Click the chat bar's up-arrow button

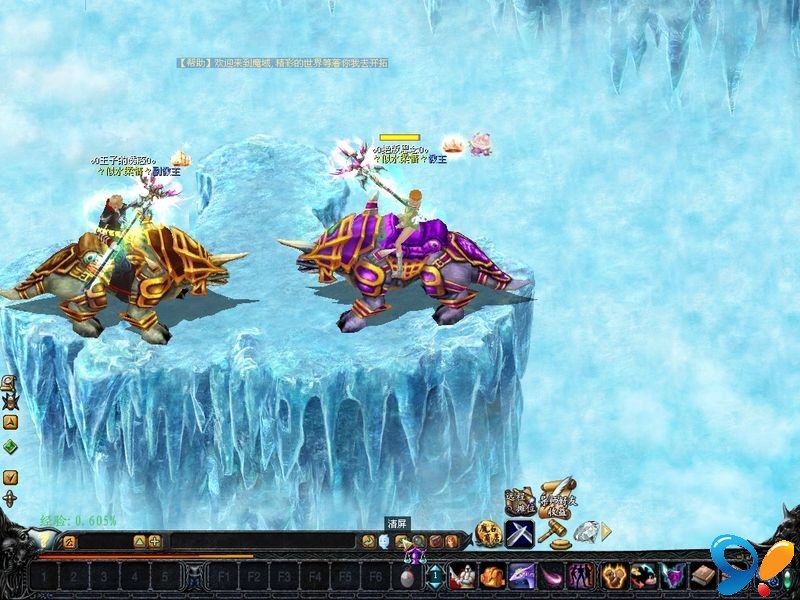(139, 542)
